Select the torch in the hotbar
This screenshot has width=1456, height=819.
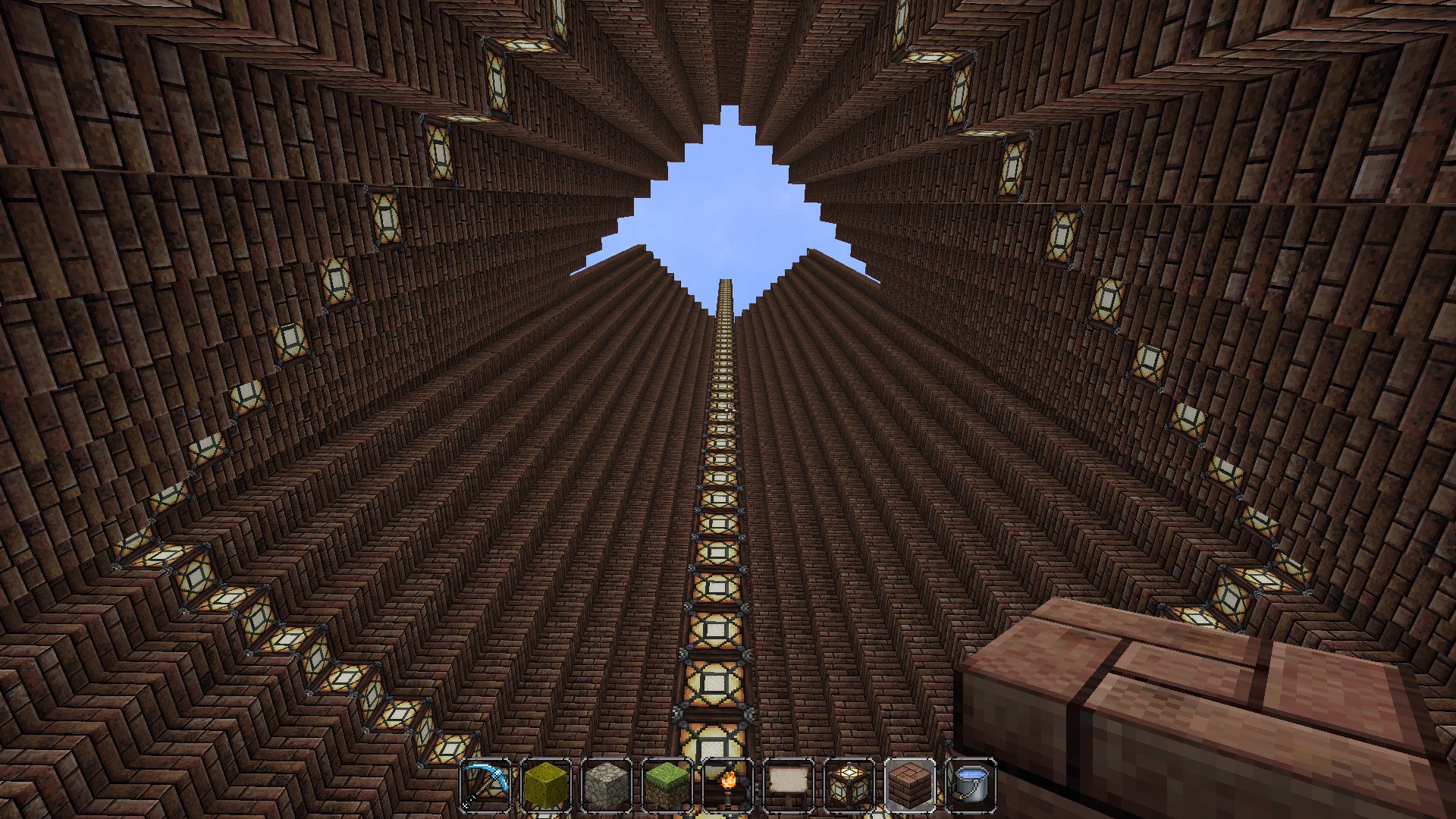(728, 784)
